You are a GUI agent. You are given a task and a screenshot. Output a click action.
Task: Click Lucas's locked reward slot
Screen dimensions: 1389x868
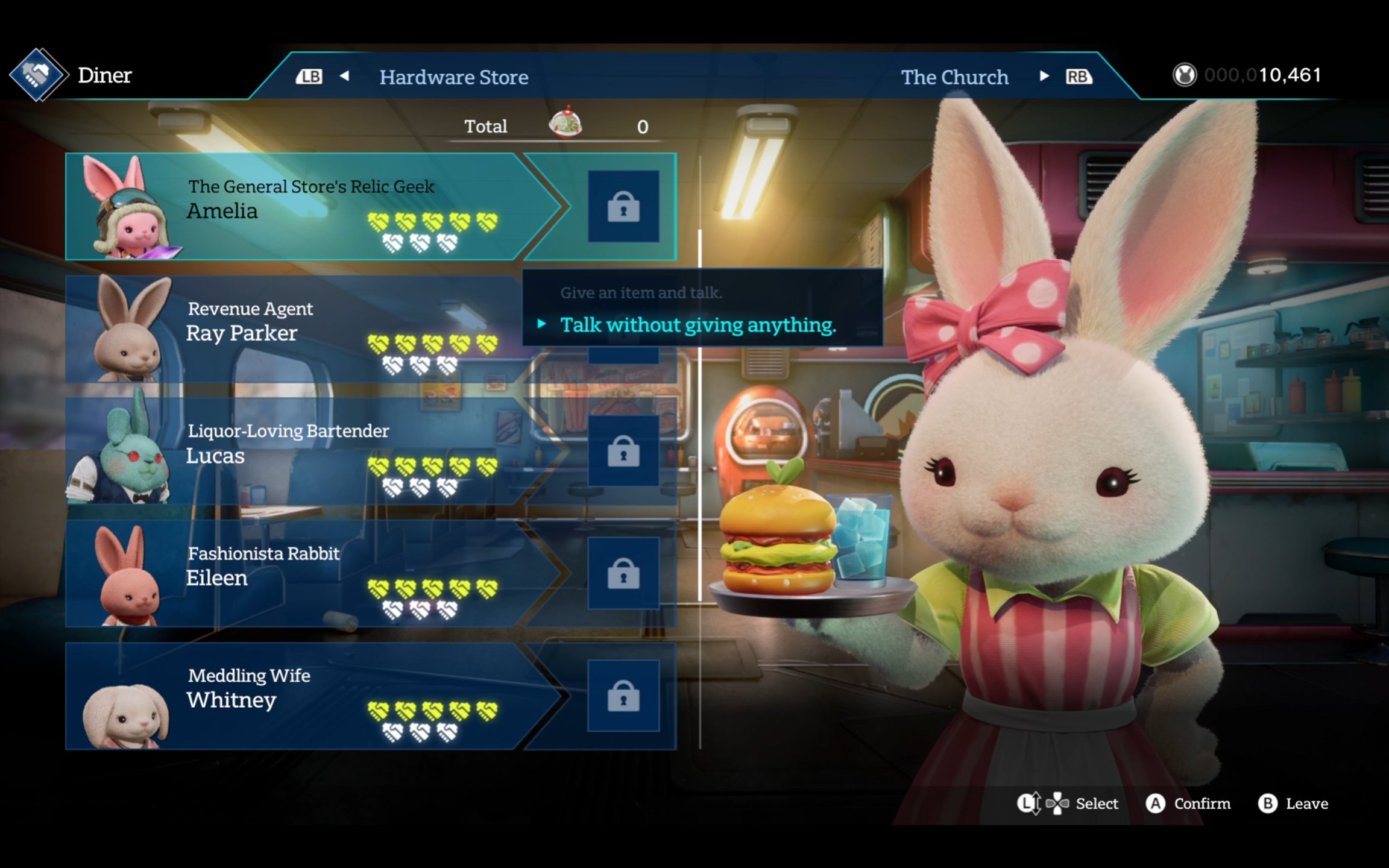click(623, 451)
